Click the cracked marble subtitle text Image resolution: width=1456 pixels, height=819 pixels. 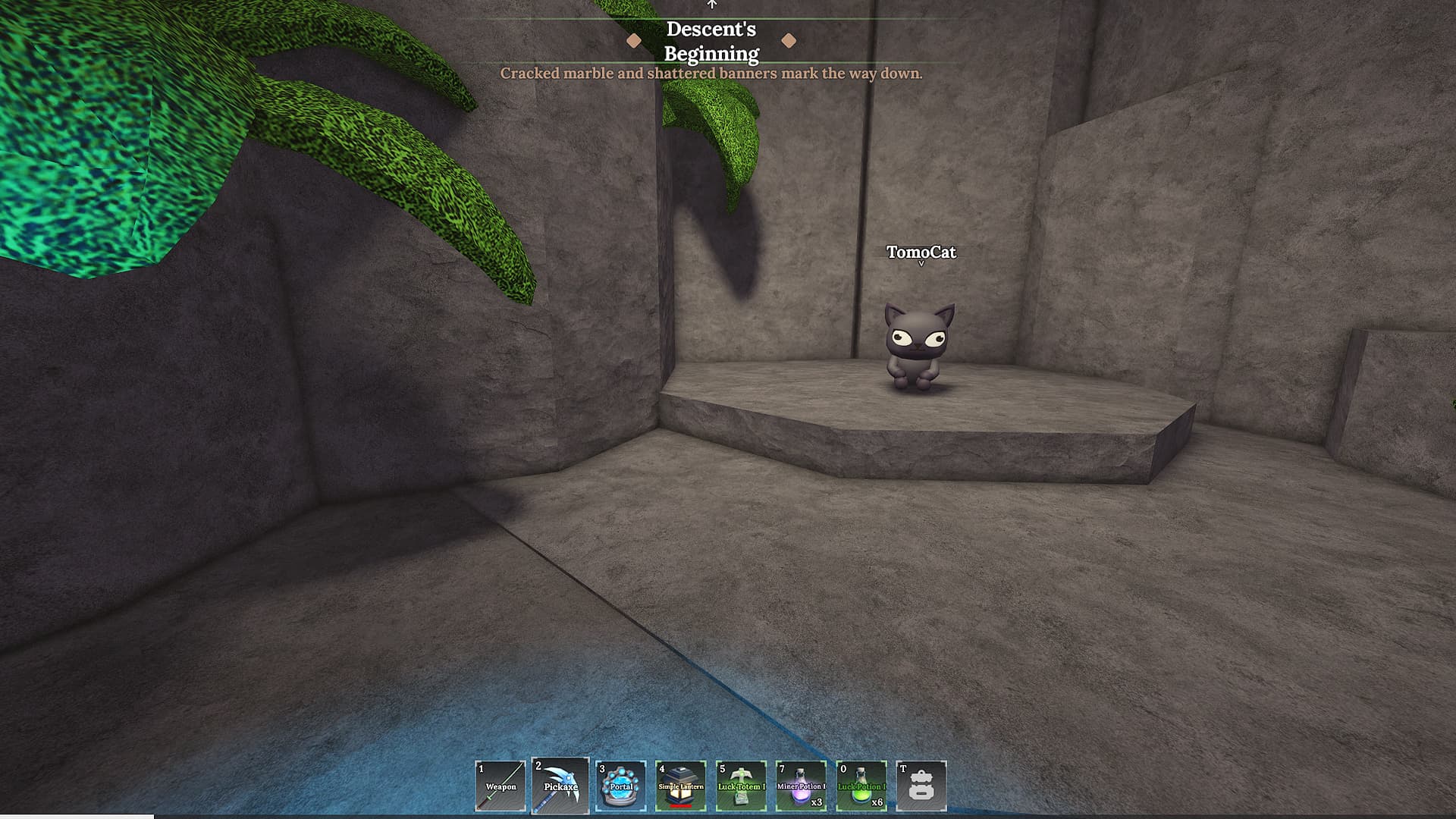coord(712,73)
